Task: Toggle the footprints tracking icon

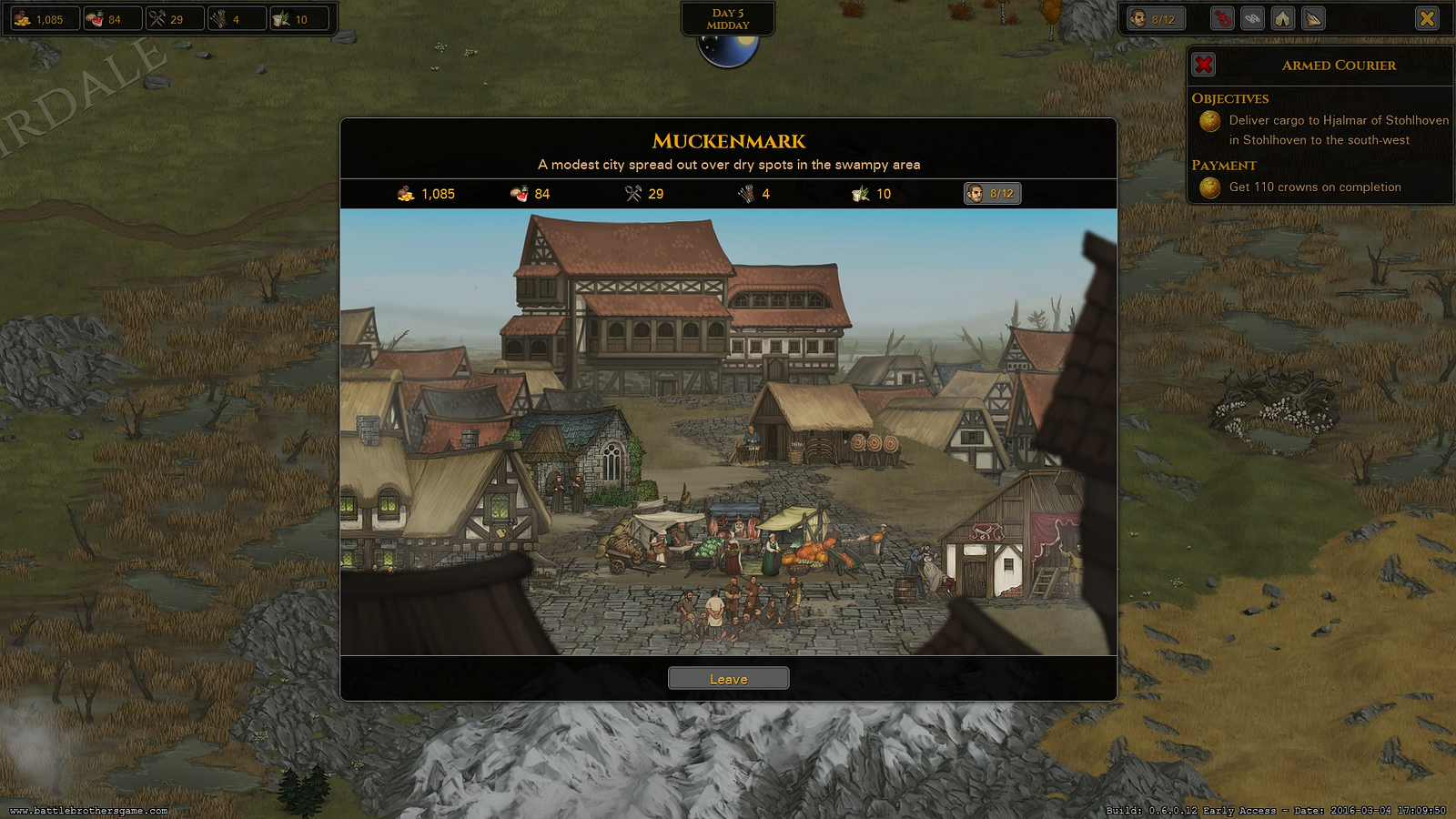Action: click(1252, 19)
